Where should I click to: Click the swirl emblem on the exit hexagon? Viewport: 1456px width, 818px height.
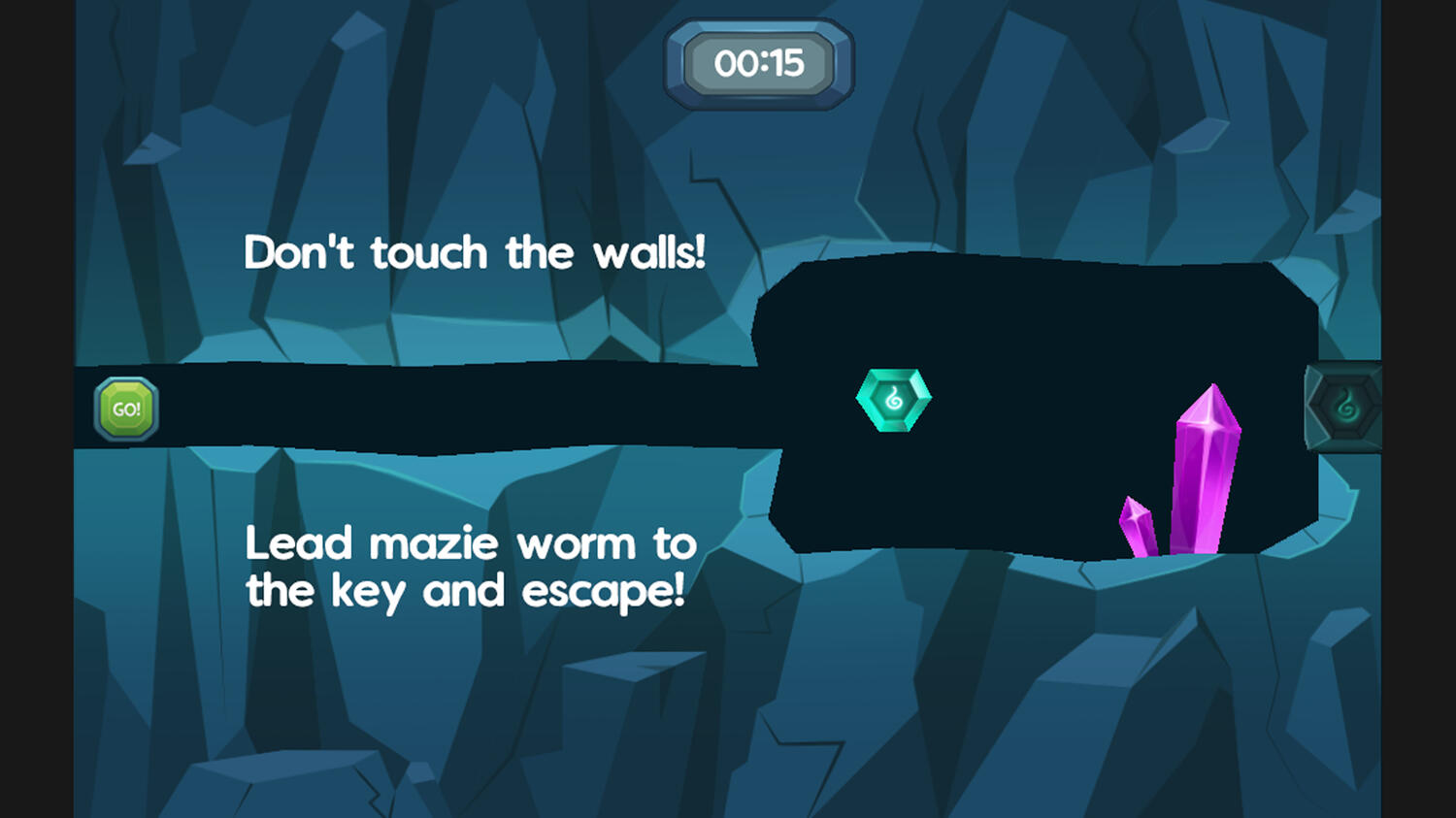(x=1347, y=404)
